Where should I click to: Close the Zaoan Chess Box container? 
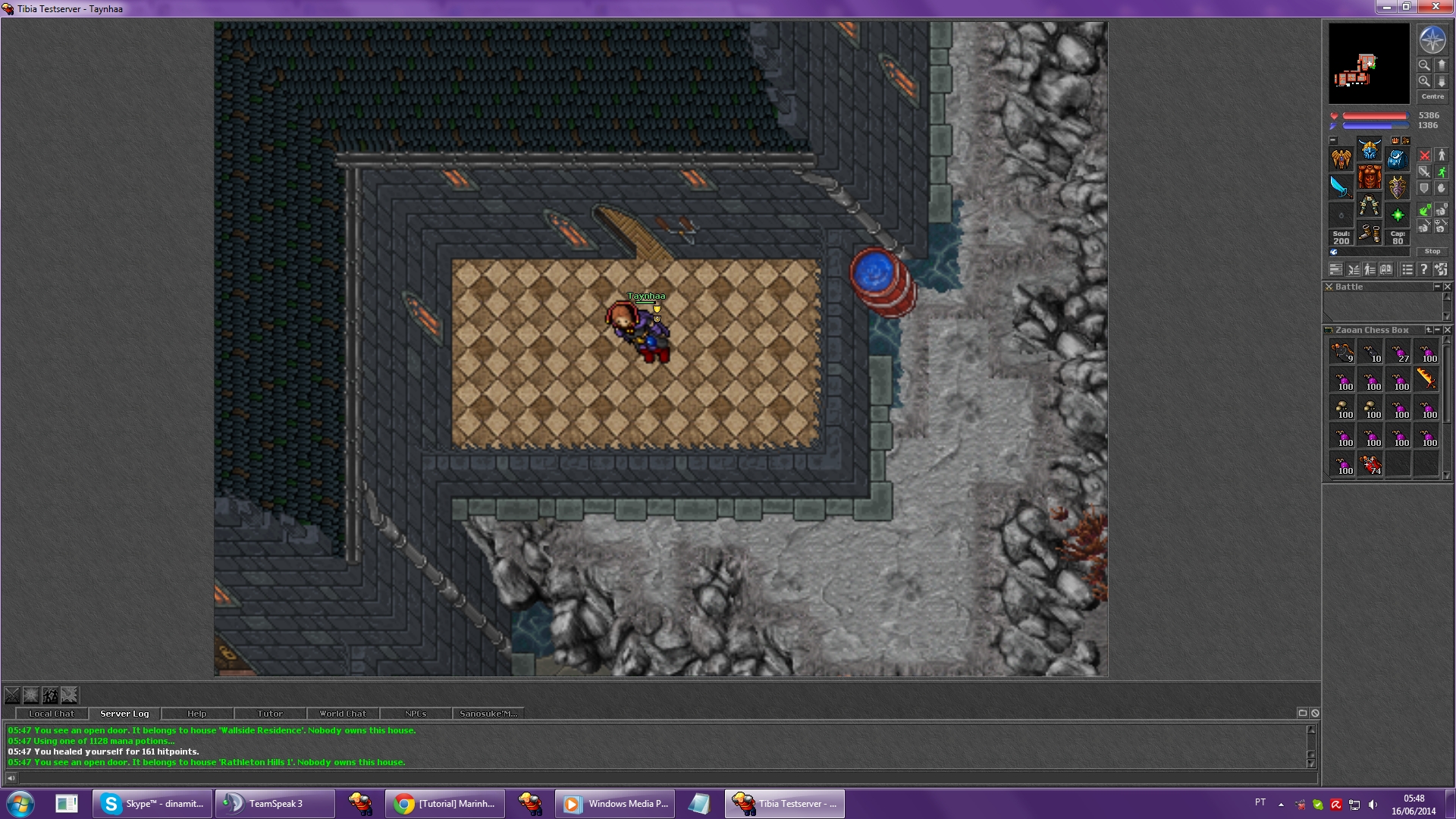pos(1447,330)
